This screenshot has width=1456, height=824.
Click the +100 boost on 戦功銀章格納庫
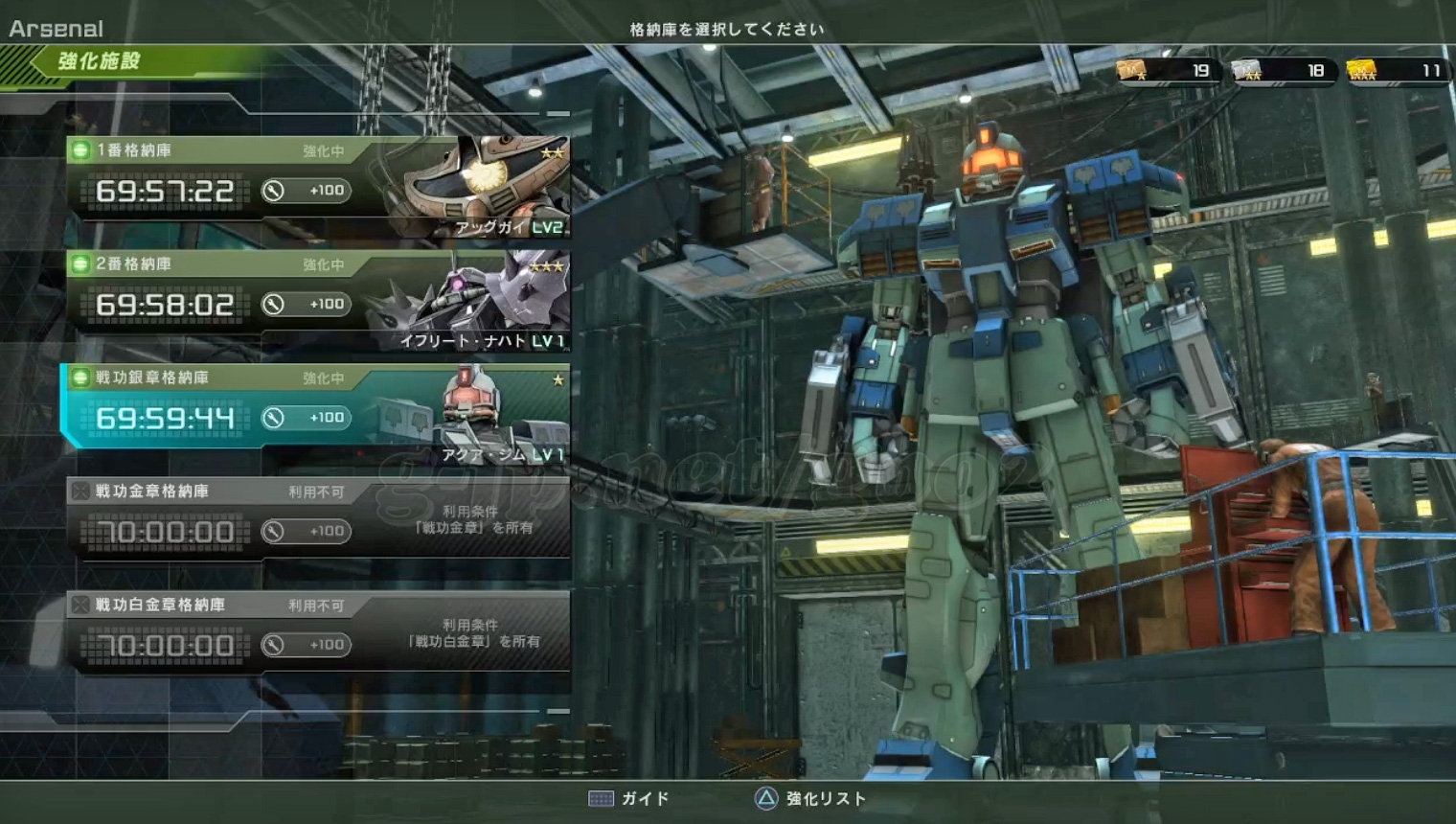[x=307, y=418]
